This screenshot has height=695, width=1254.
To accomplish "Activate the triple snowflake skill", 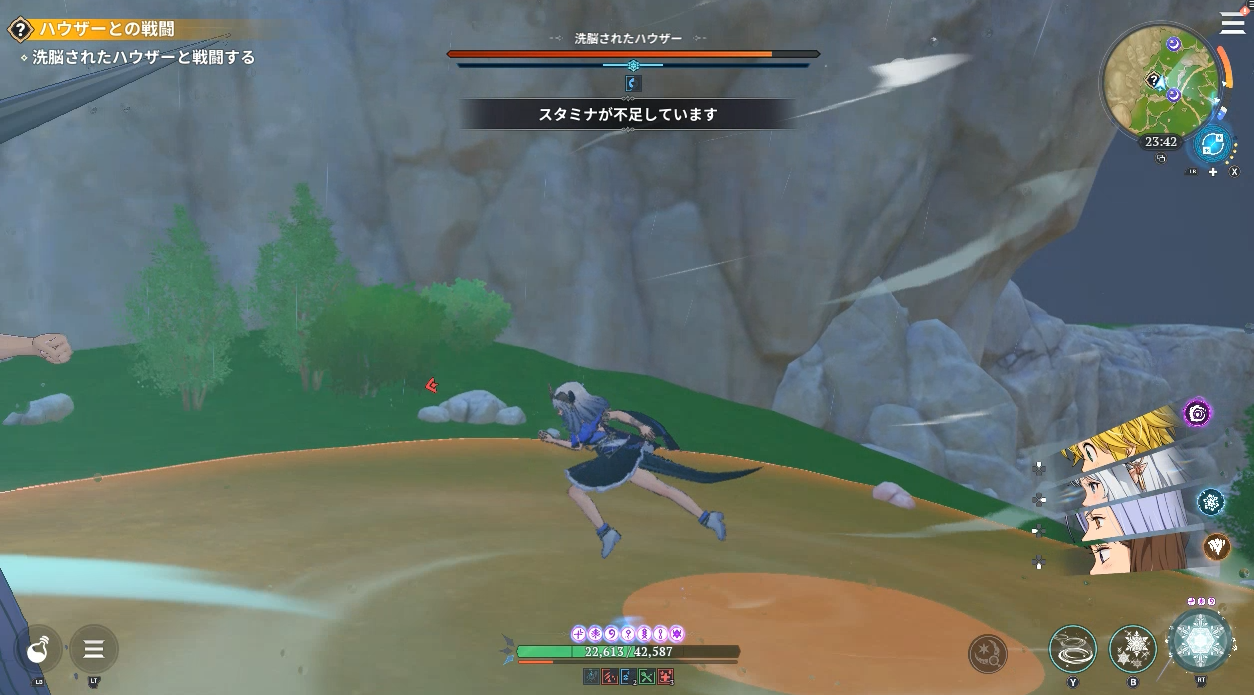I will (1132, 650).
